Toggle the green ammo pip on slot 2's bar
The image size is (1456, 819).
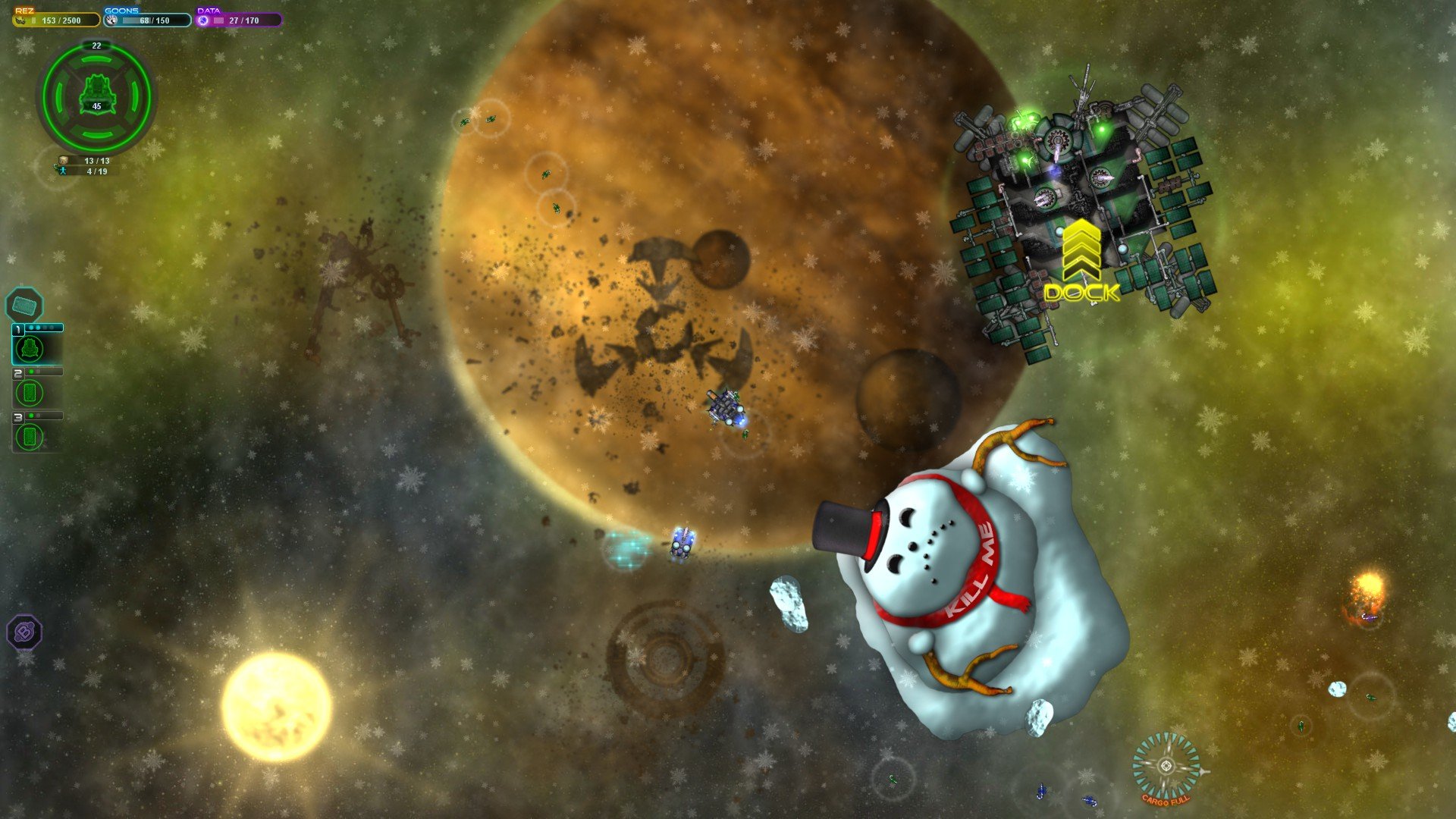31,371
